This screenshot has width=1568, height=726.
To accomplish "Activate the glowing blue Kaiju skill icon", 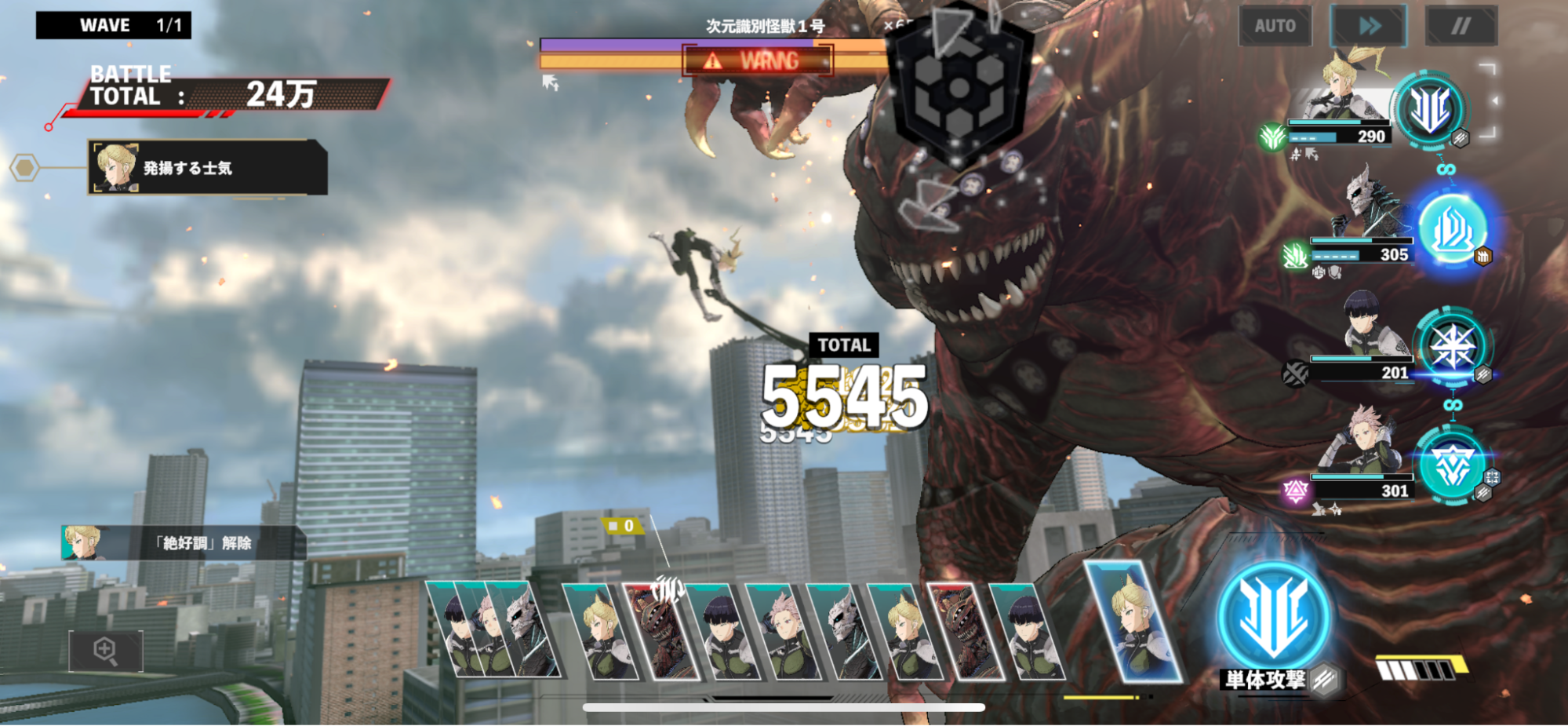I will point(1452,228).
